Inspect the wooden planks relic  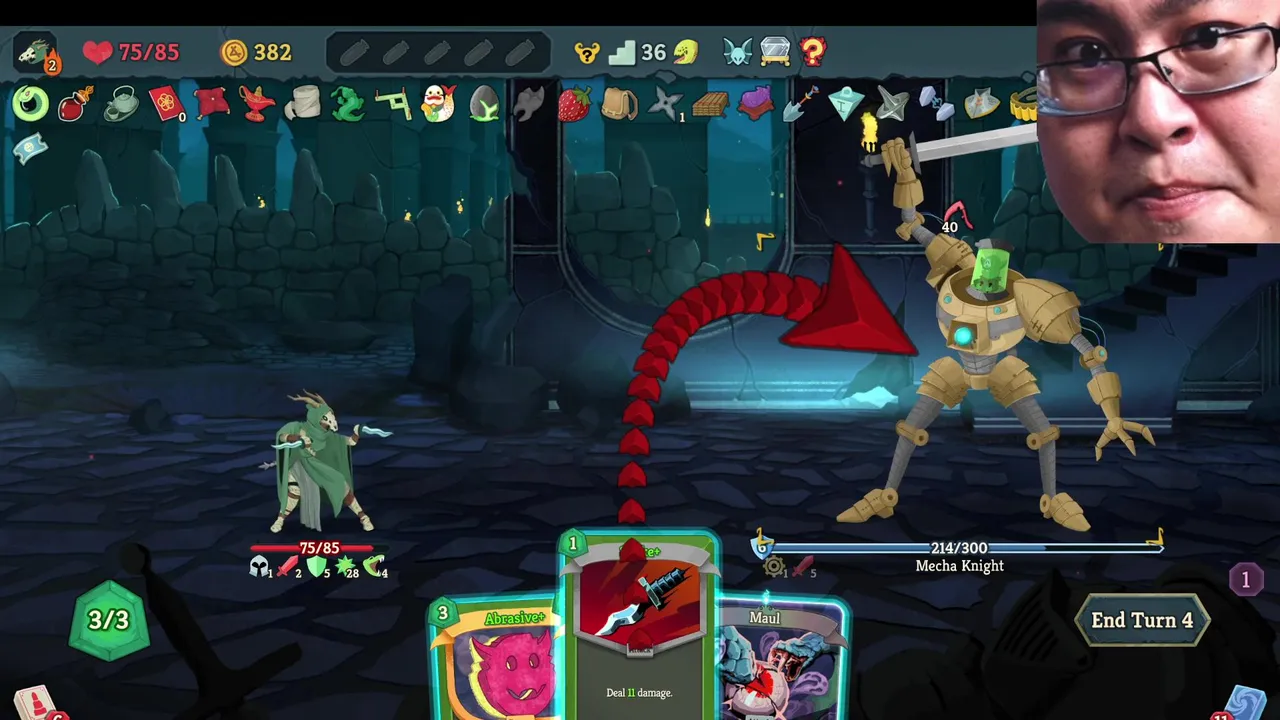pos(709,104)
